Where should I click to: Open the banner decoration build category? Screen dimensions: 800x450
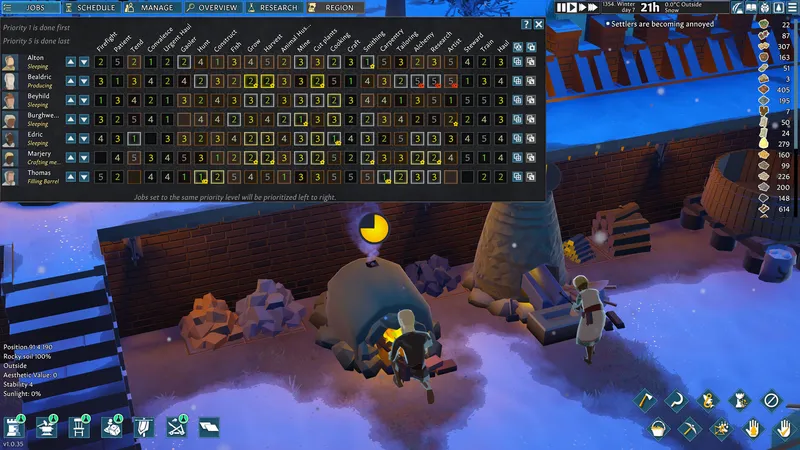pos(143,428)
